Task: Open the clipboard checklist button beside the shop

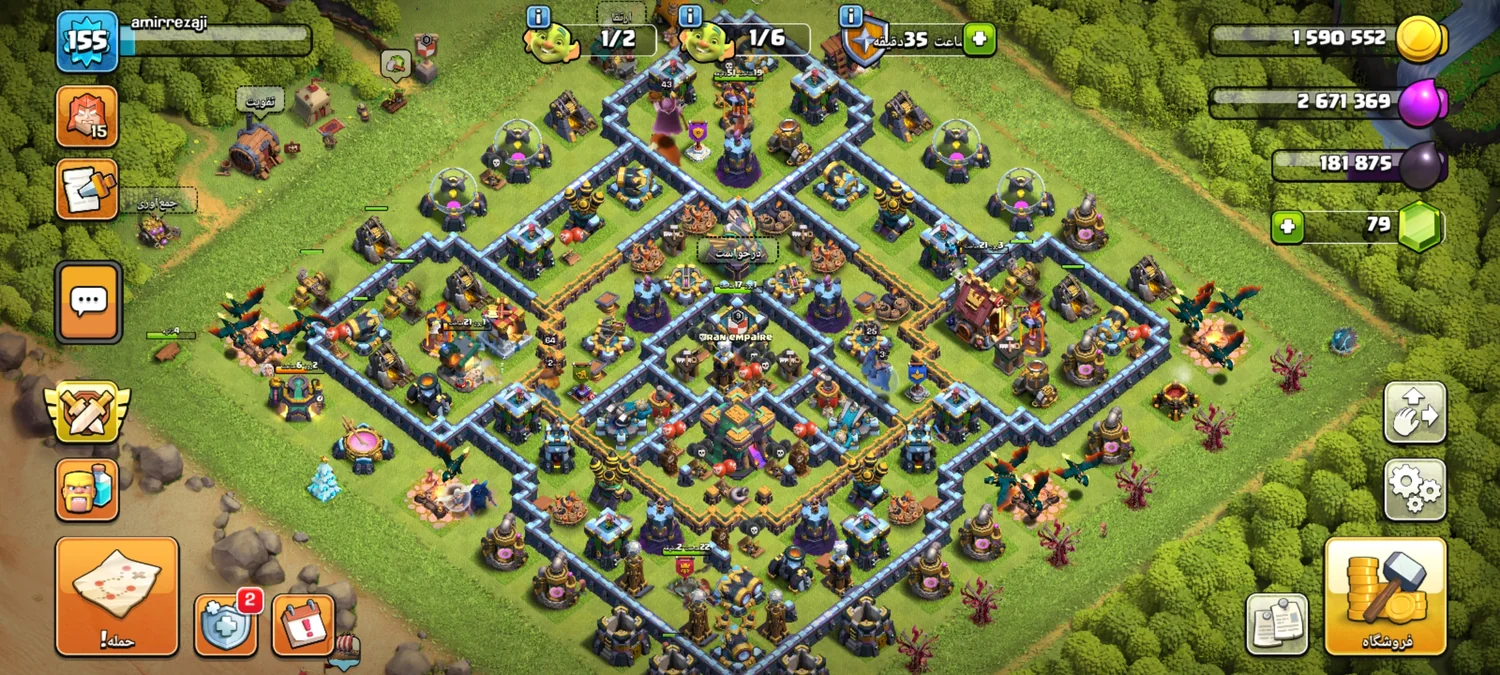Action: coord(1277,624)
